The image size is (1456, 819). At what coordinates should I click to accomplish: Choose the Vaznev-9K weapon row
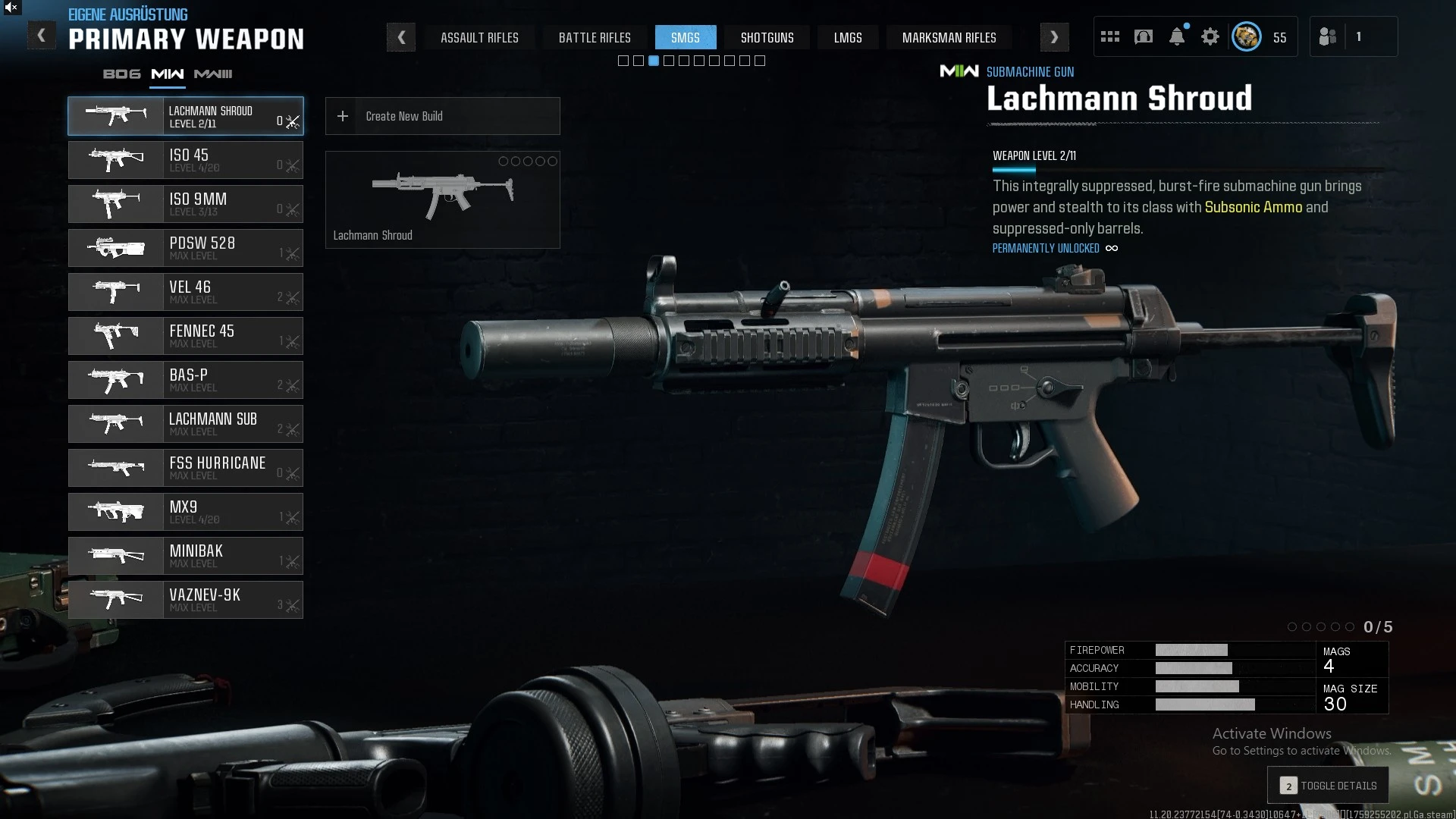click(x=186, y=600)
